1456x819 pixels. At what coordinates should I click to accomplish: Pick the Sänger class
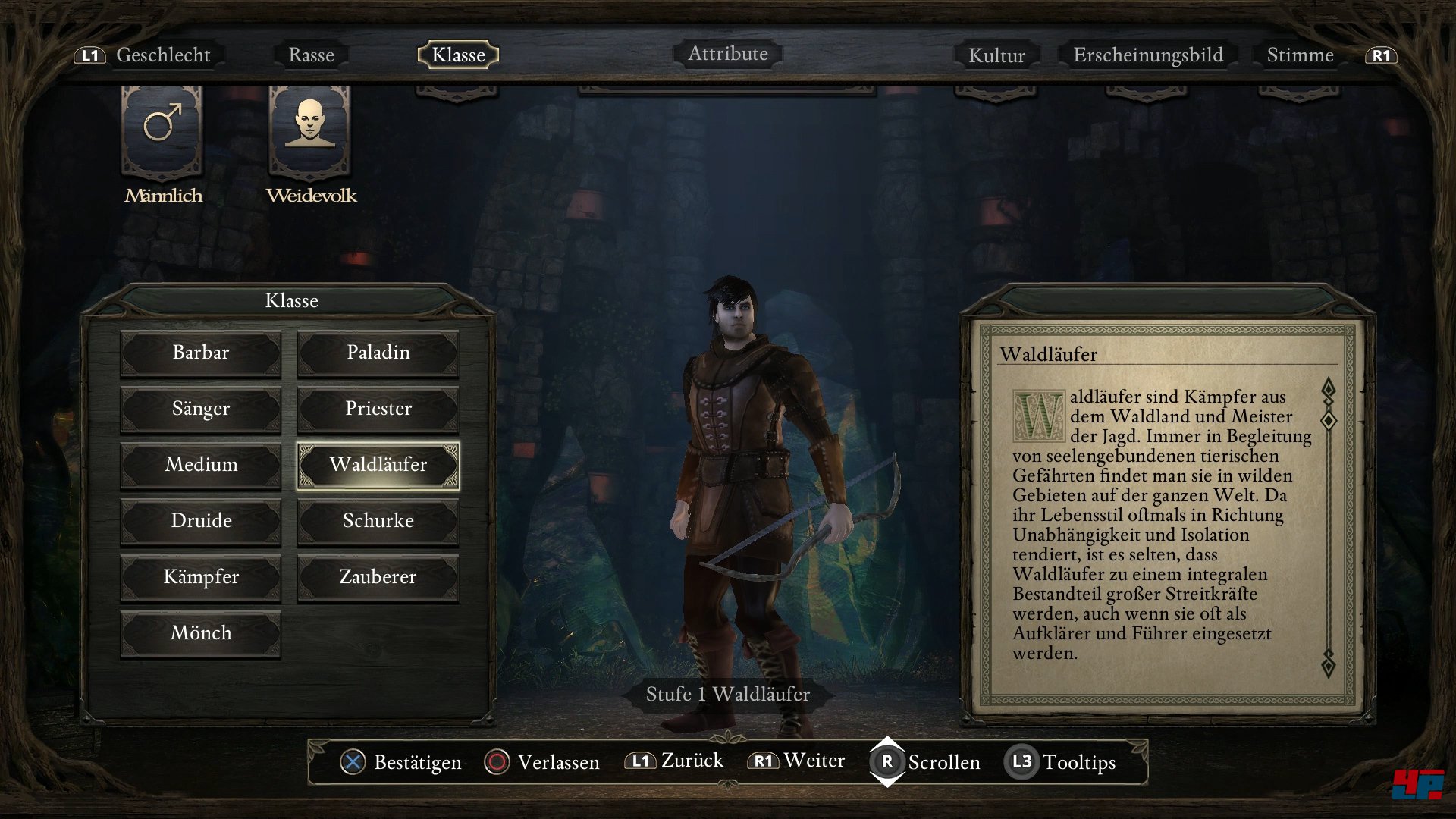201,409
